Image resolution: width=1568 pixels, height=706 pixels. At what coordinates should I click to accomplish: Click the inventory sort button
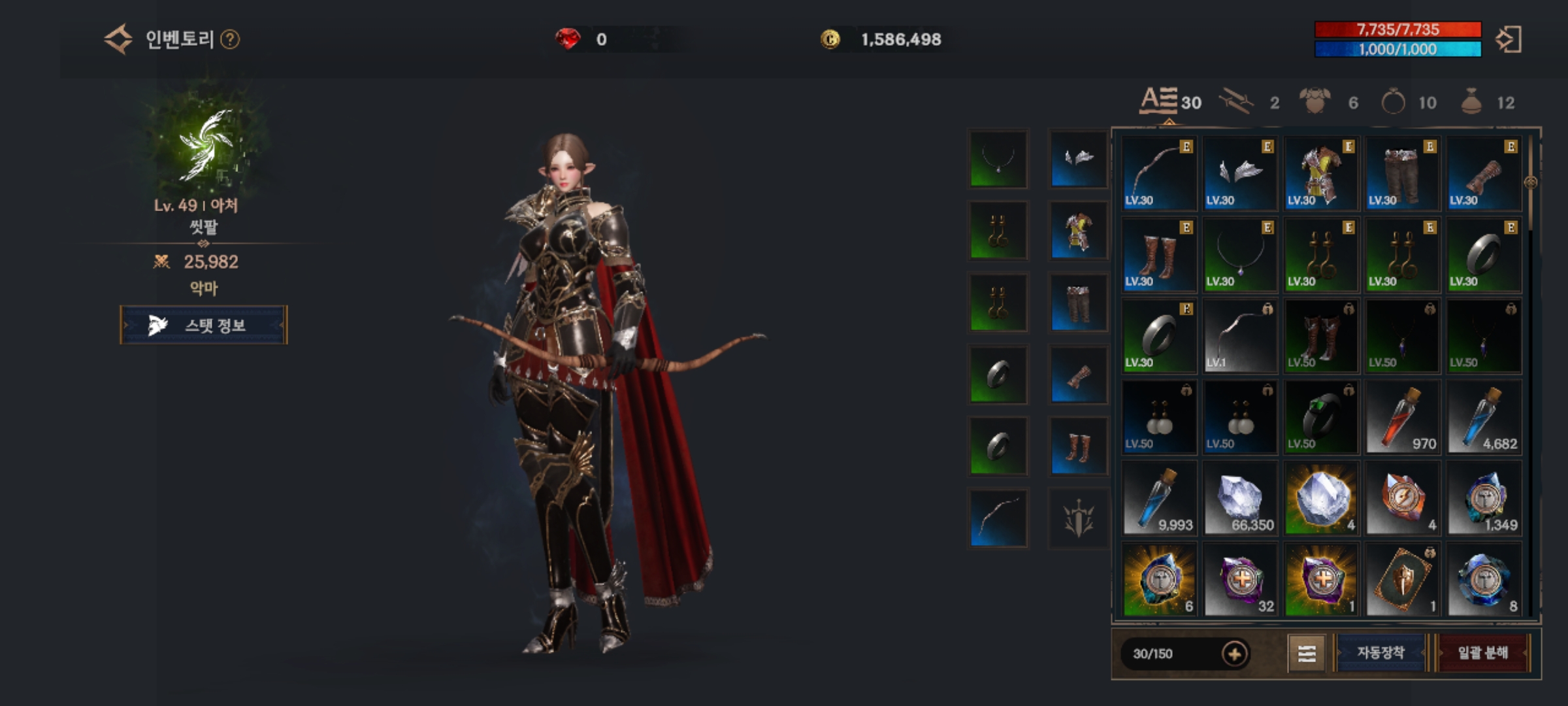tap(1307, 653)
